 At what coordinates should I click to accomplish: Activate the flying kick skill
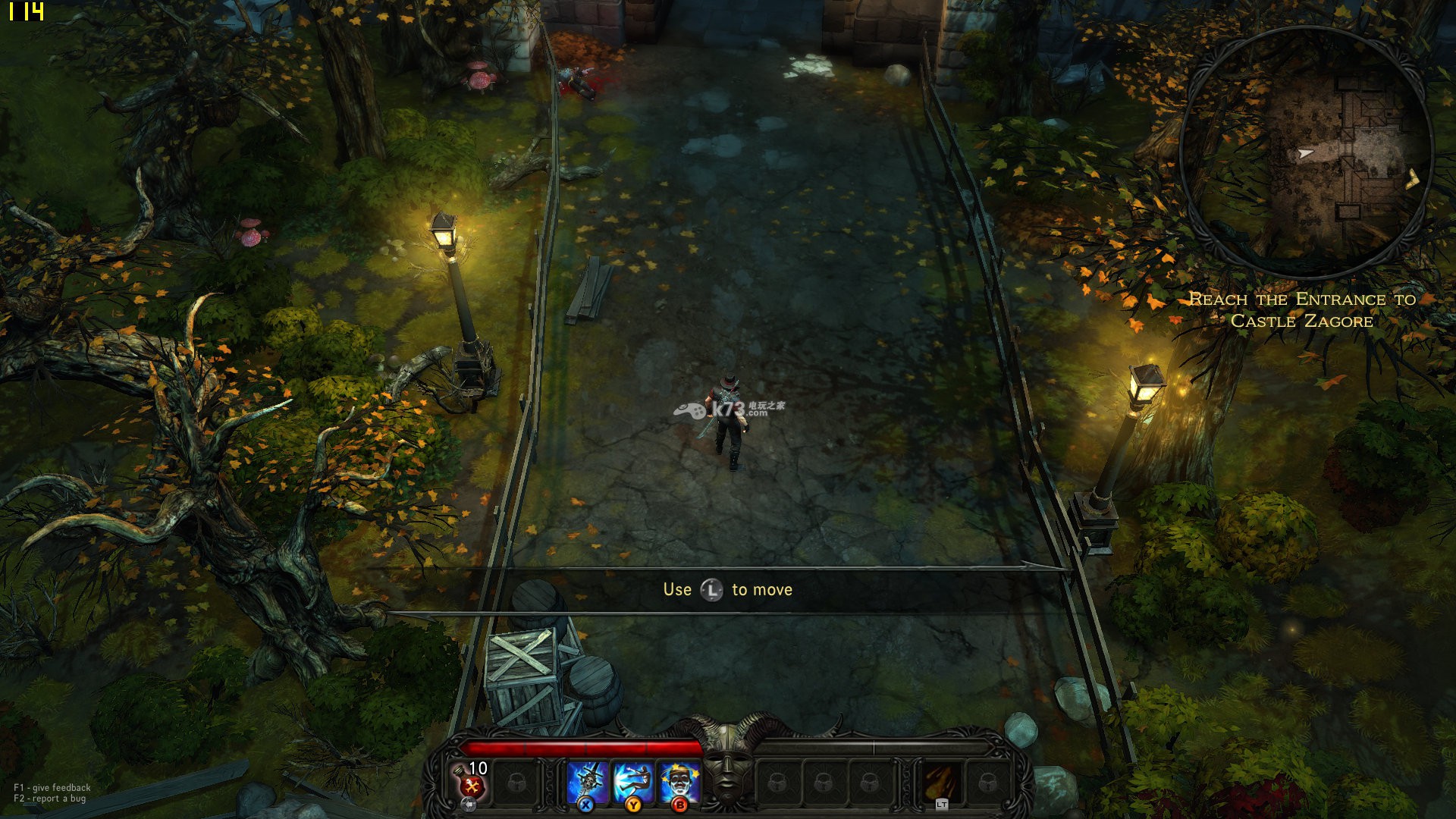click(633, 783)
